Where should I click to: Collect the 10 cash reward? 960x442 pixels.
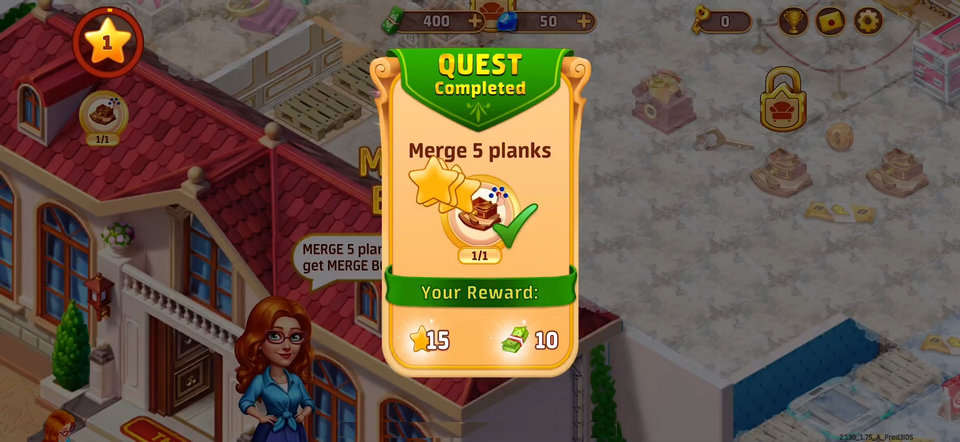pos(530,340)
